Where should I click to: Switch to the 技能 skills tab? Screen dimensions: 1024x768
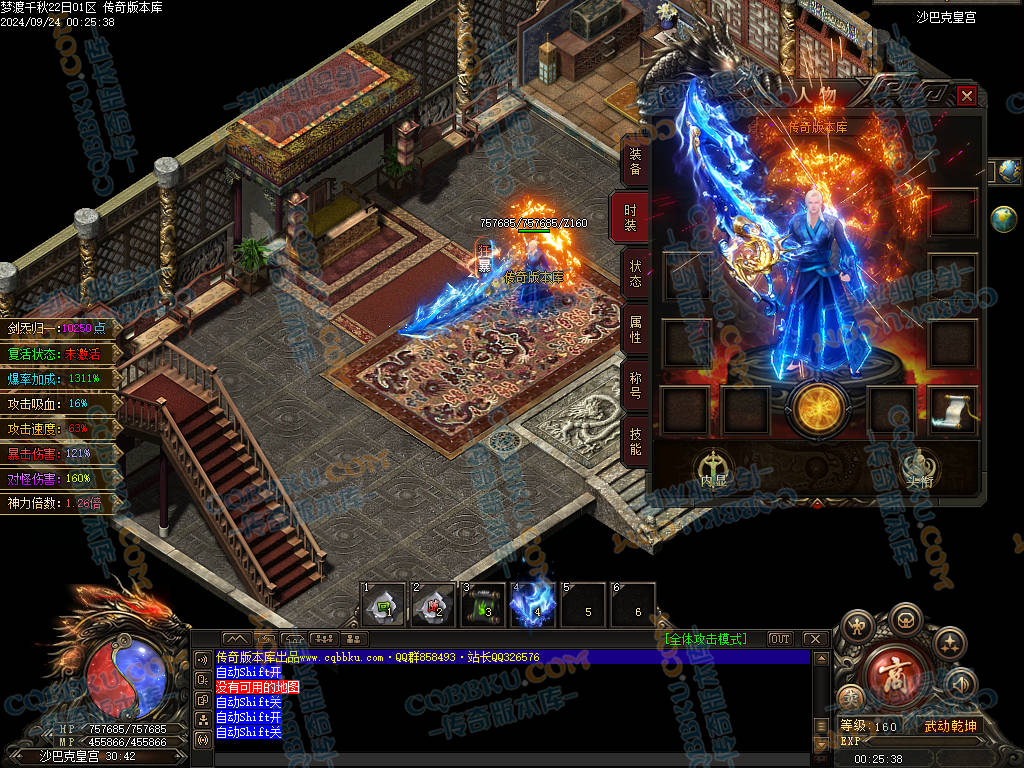click(x=635, y=440)
